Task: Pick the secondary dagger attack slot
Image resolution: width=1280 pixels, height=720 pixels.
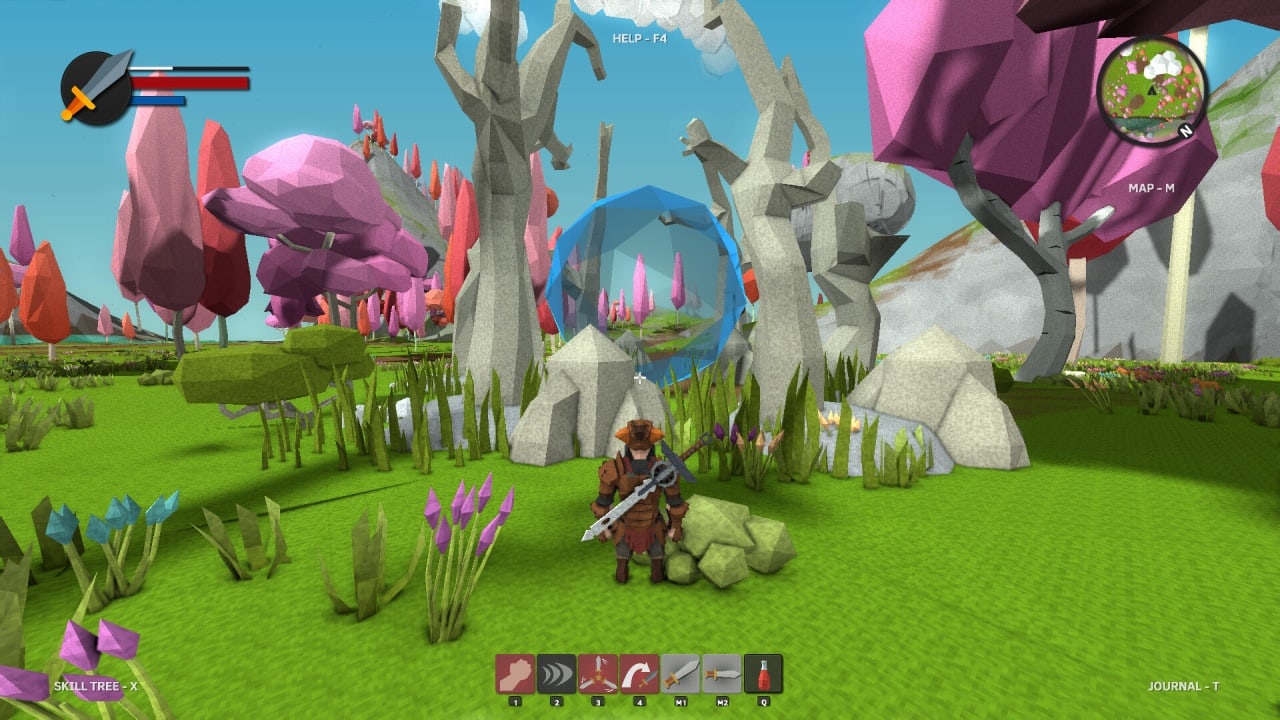Action: pos(722,674)
